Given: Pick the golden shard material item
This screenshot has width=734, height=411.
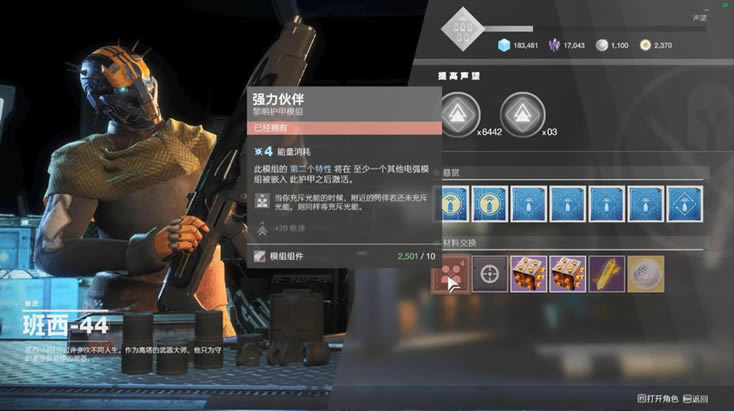Looking at the screenshot, I should tap(607, 273).
